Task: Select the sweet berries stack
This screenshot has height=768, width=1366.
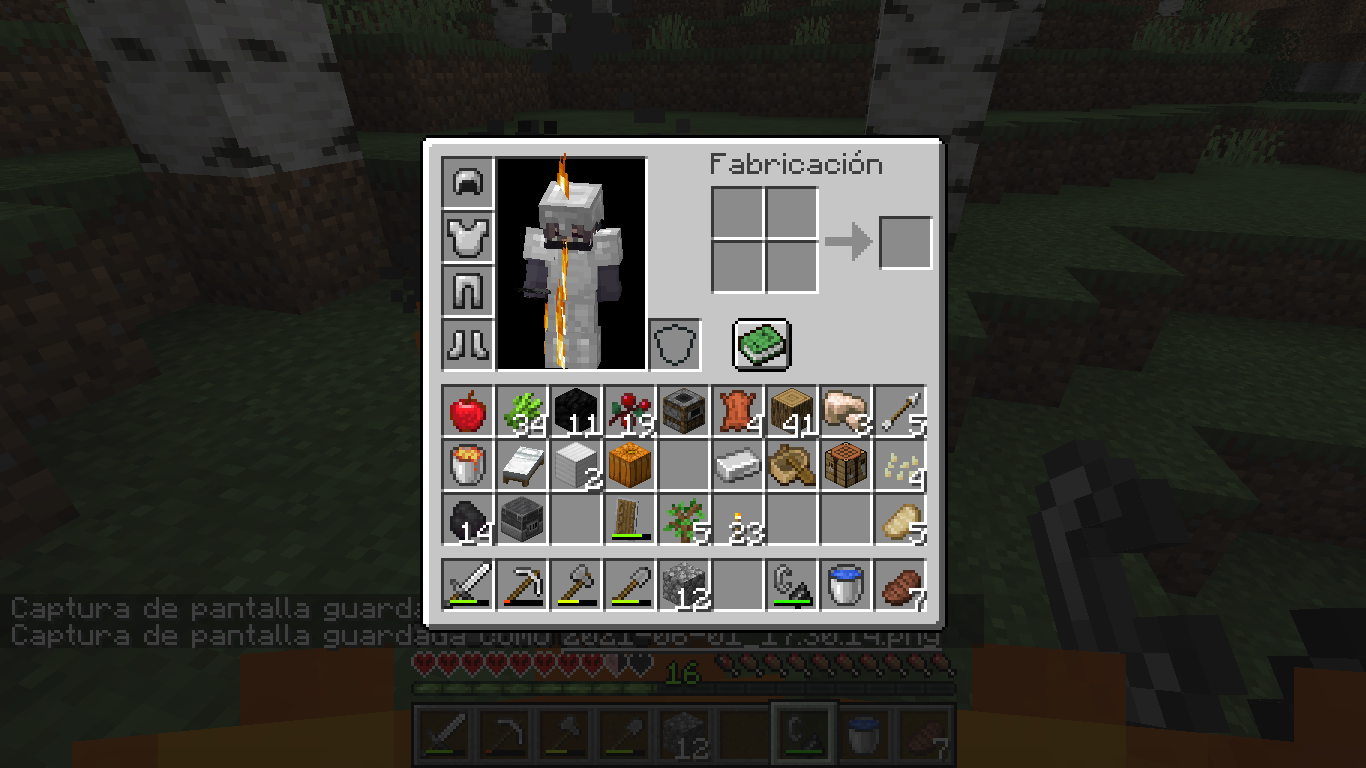Action: pyautogui.click(x=629, y=412)
